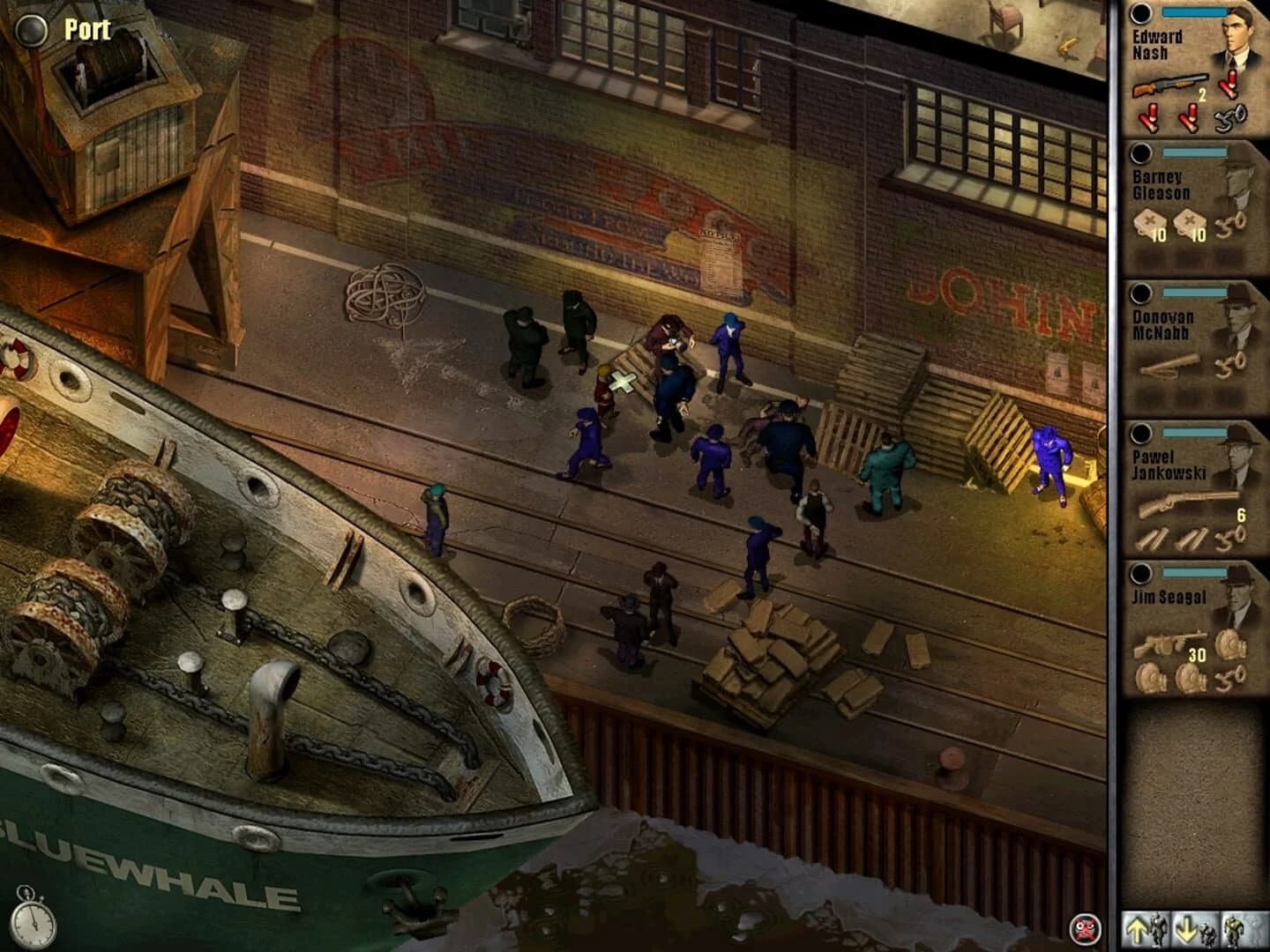The image size is (1270, 952).
Task: Toggle the status circle on Edward Nash's card
Action: click(x=1141, y=12)
